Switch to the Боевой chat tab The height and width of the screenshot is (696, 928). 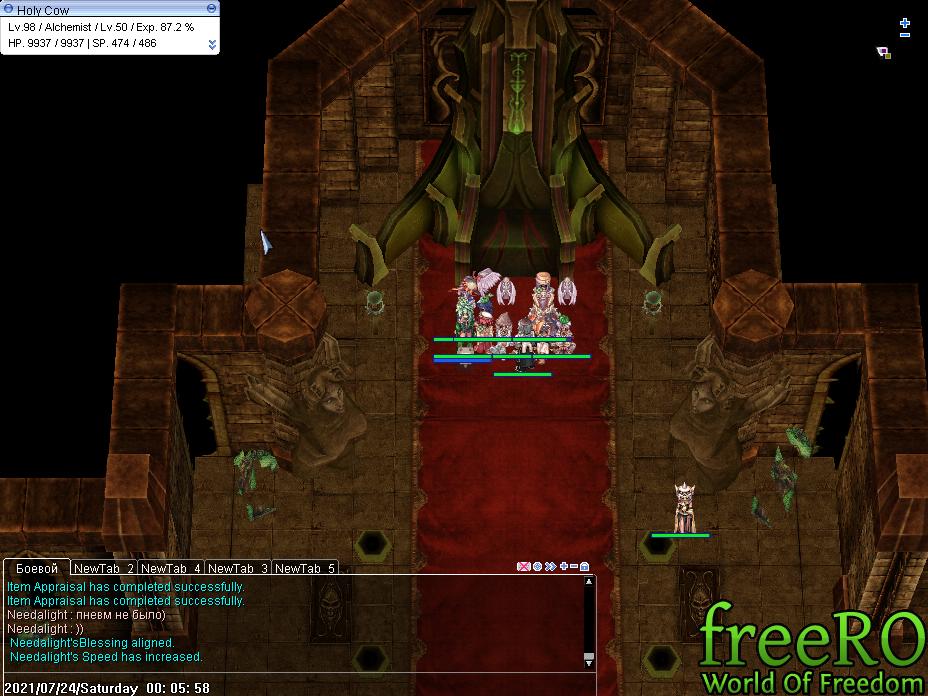(x=37, y=568)
